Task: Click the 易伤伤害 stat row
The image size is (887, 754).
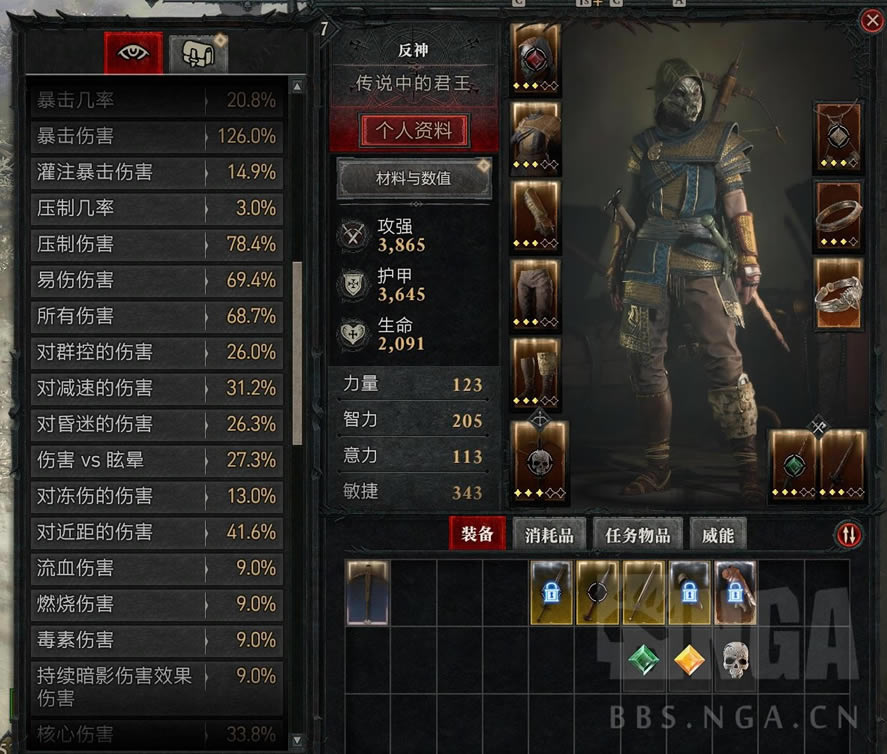Action: coord(157,280)
